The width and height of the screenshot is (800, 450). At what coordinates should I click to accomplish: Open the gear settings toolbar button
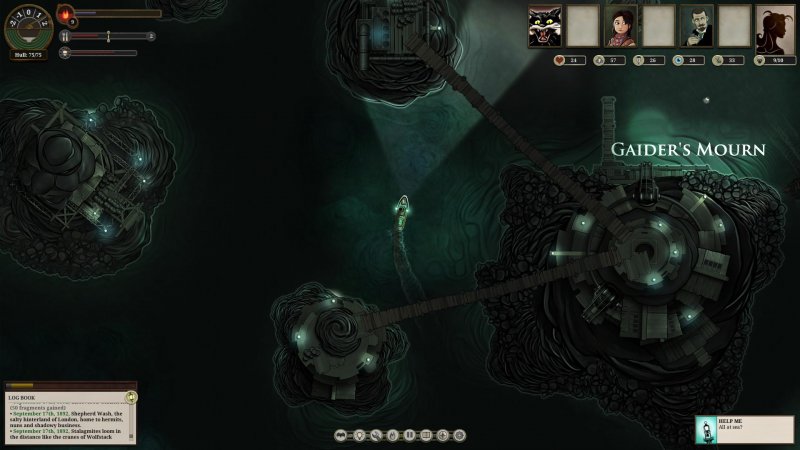pos(459,435)
